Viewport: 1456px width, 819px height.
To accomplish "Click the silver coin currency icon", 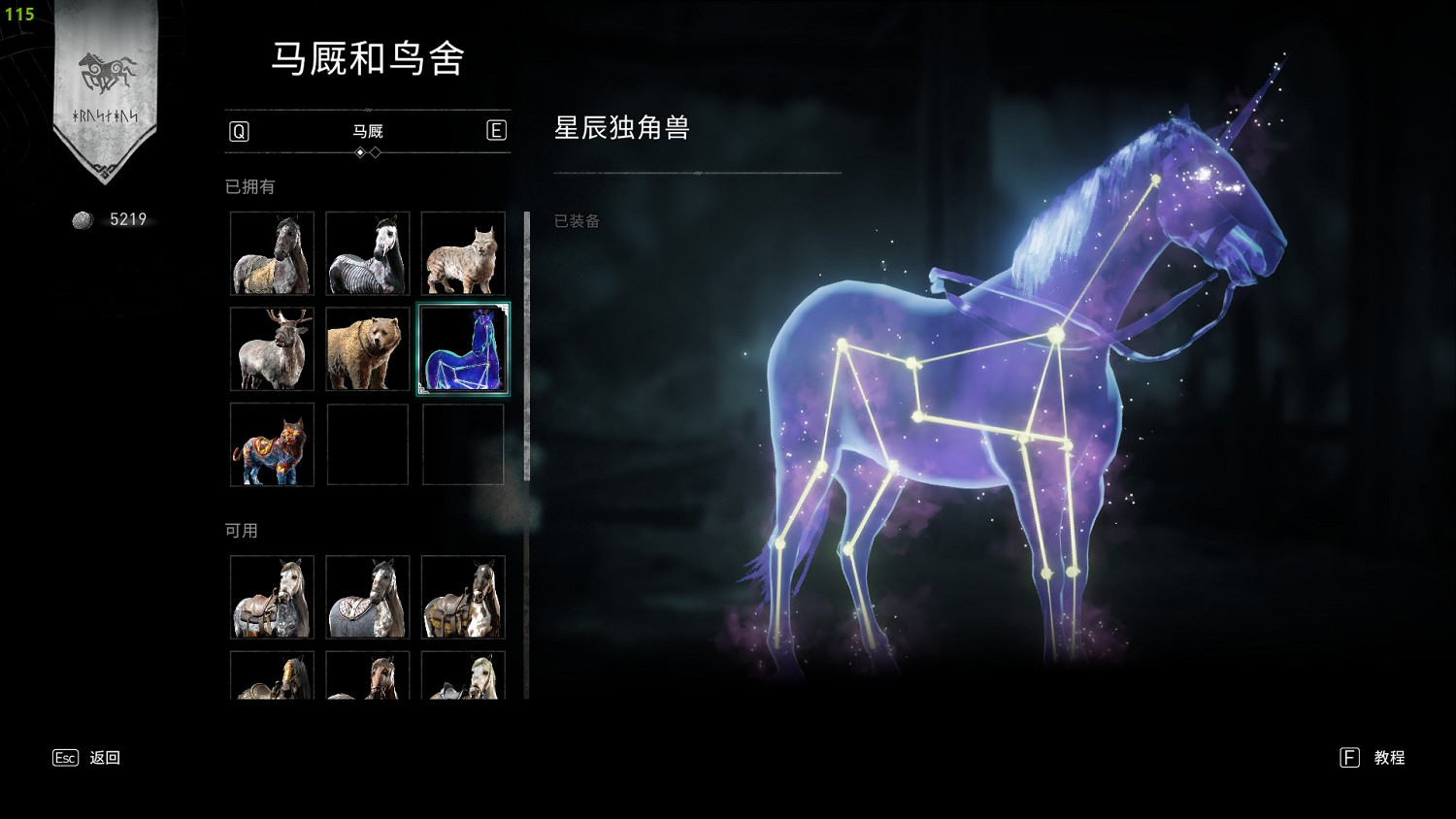I will pos(83,218).
